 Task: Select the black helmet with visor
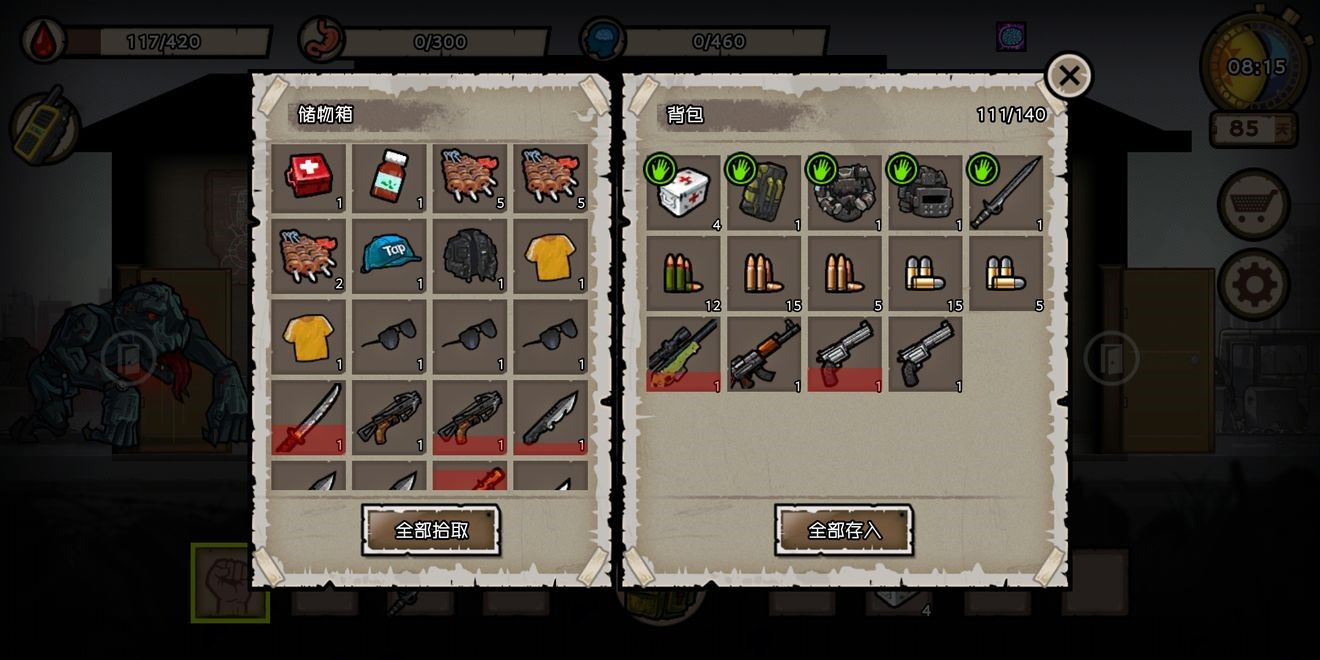(x=925, y=193)
